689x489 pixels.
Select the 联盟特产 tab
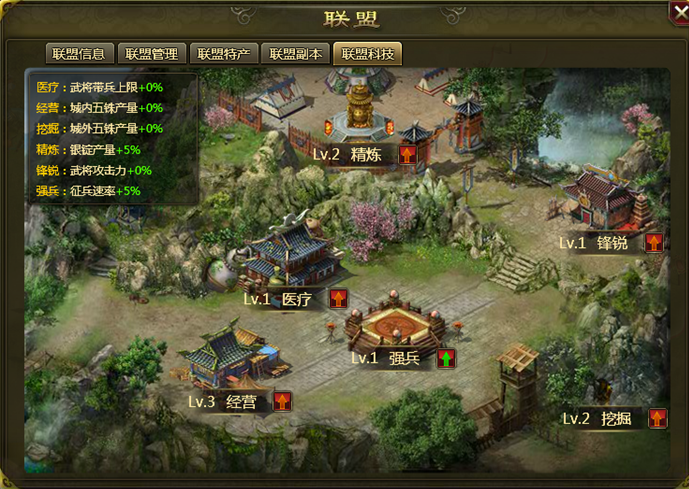tap(225, 54)
